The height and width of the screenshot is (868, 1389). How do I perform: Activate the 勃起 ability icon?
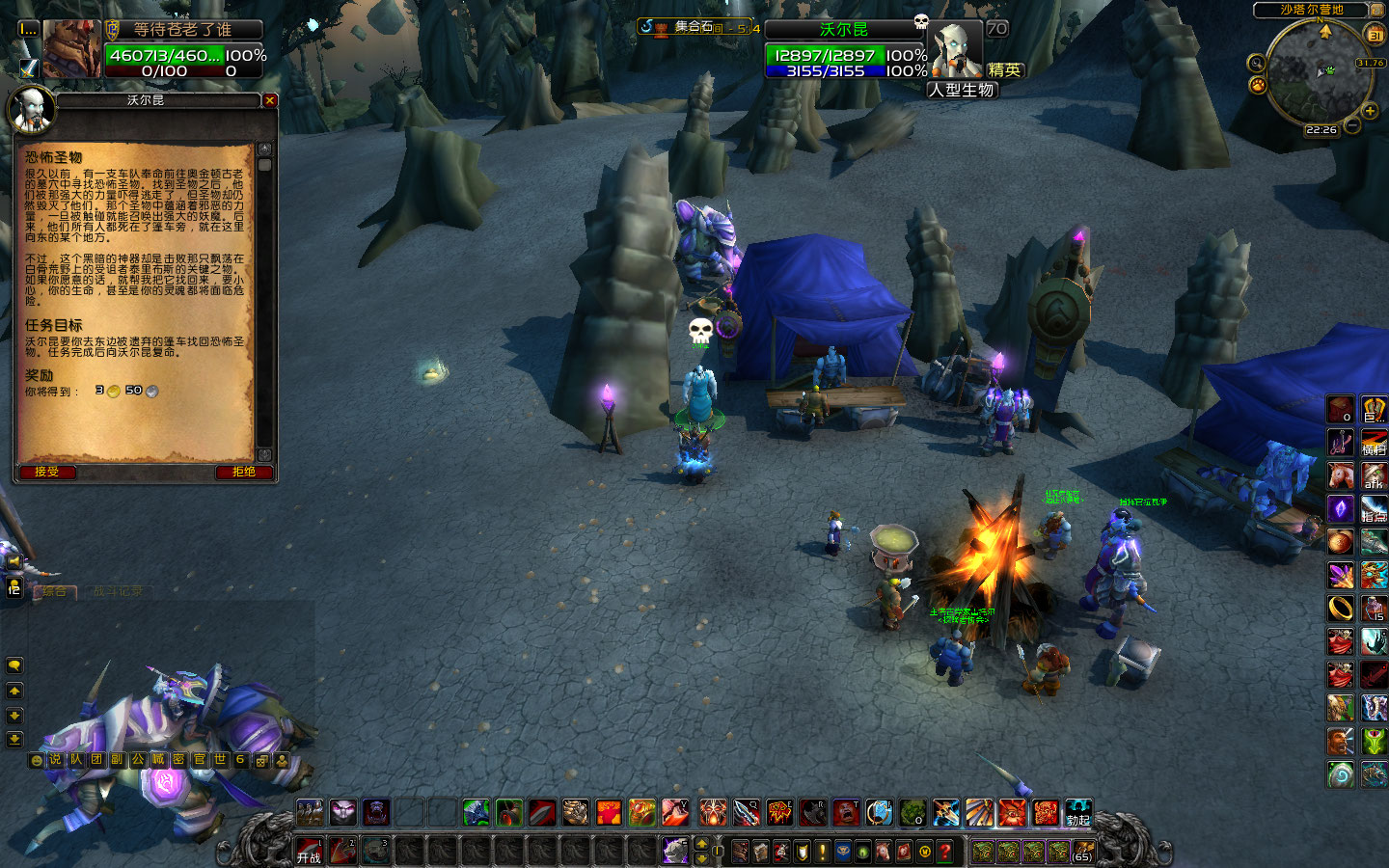[x=1077, y=813]
